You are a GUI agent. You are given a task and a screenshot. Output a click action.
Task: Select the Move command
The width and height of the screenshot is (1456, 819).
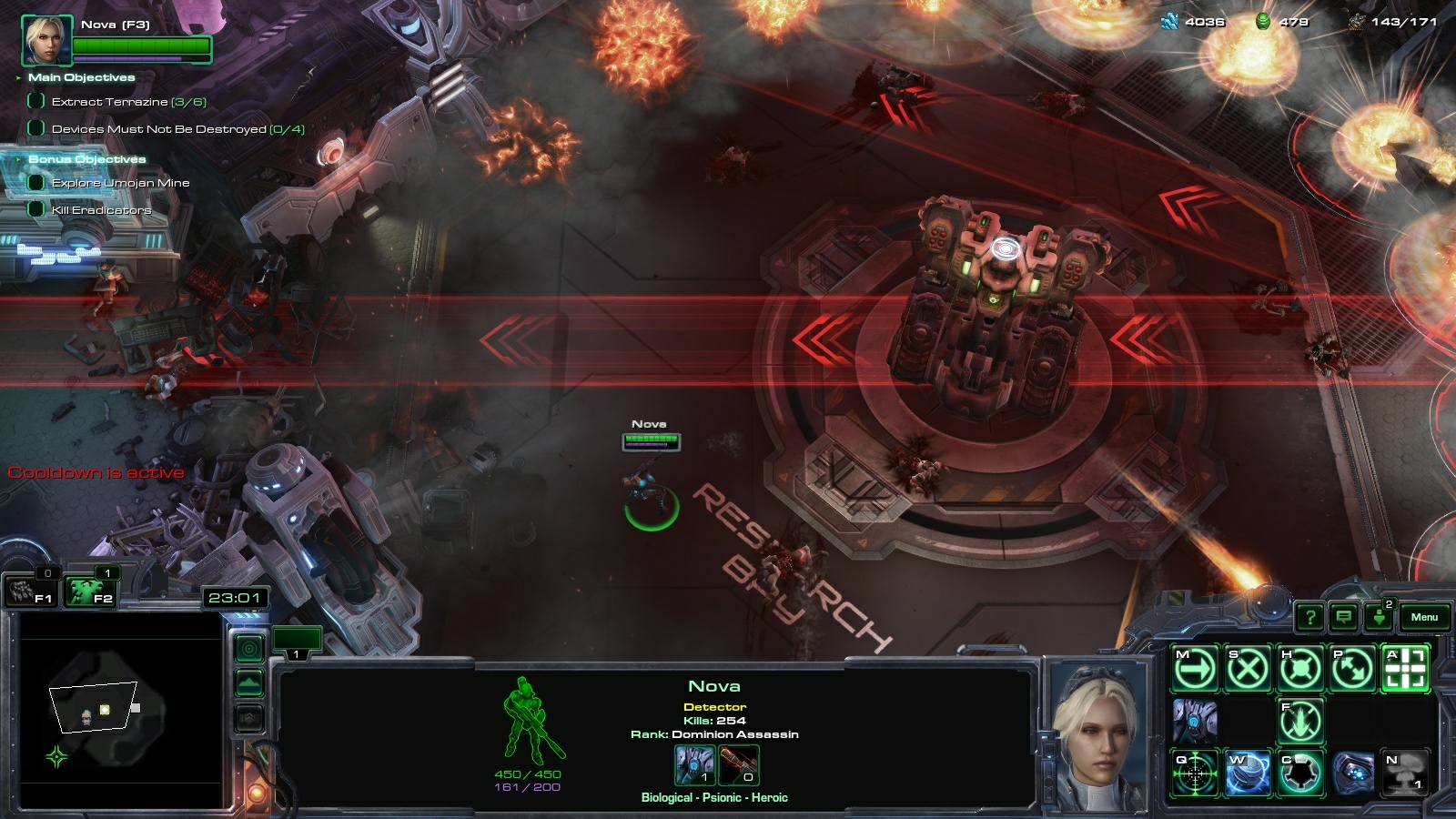1195,671
